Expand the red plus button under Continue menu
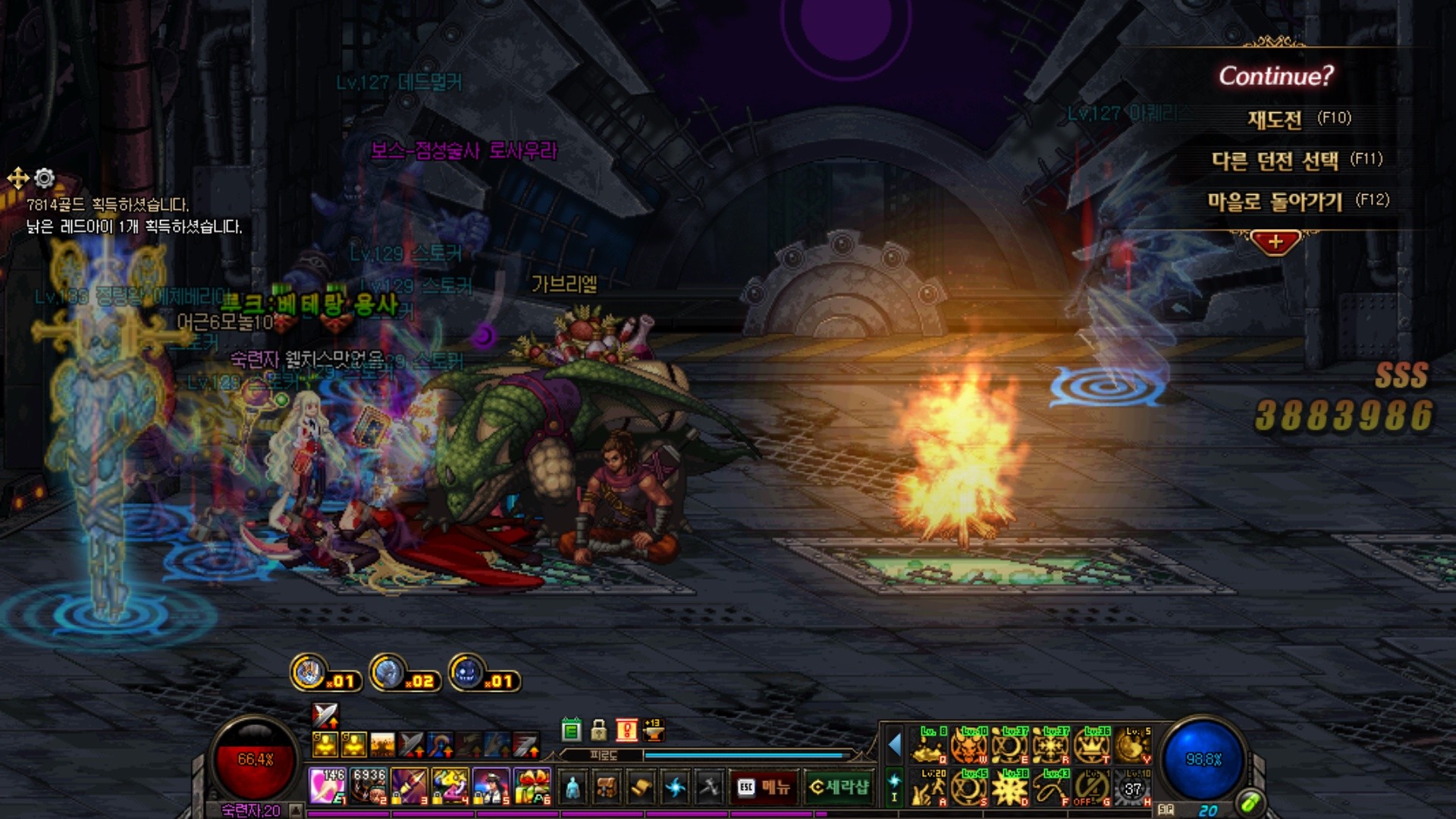The width and height of the screenshot is (1456, 819). [1275, 243]
